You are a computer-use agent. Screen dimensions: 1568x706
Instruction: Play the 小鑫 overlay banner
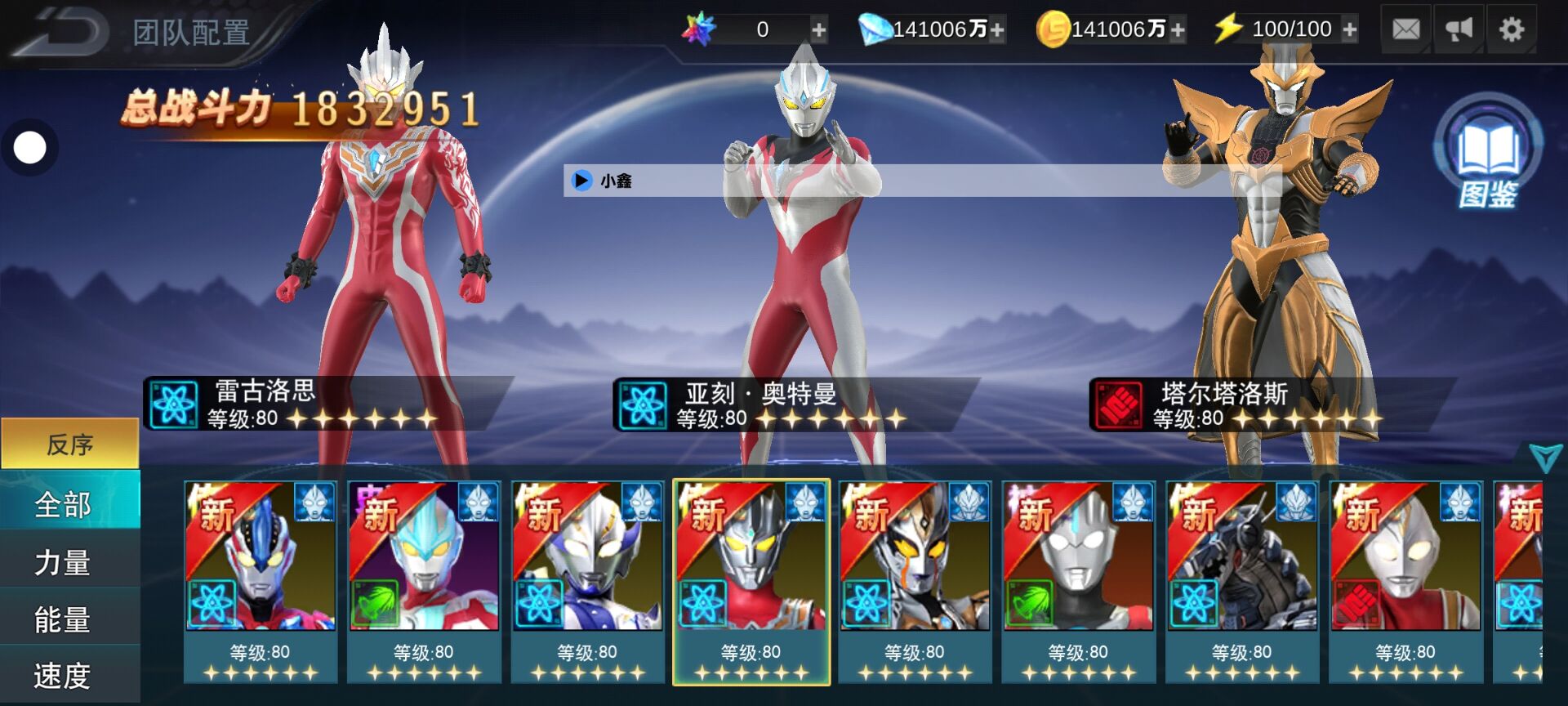coord(581,181)
